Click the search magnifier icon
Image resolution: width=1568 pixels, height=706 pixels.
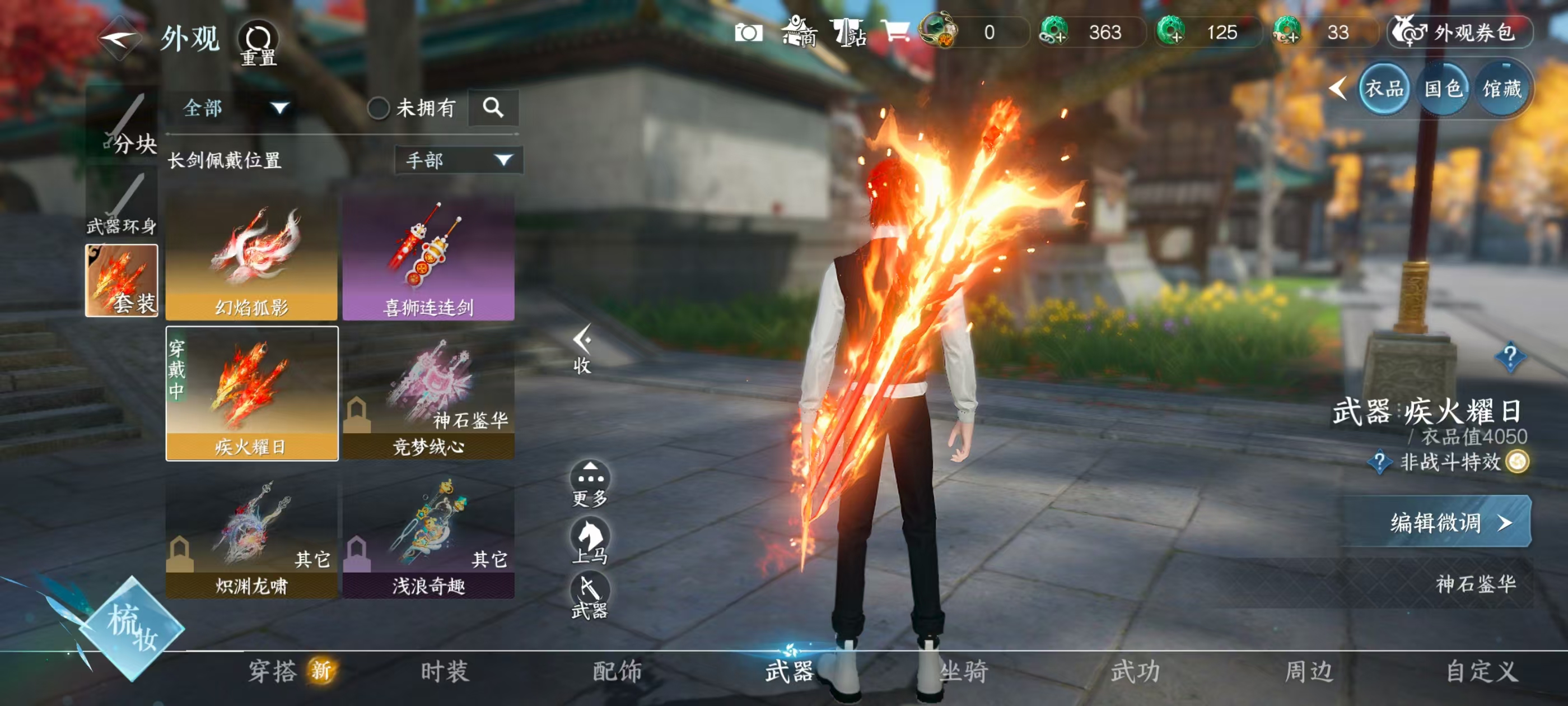point(494,108)
